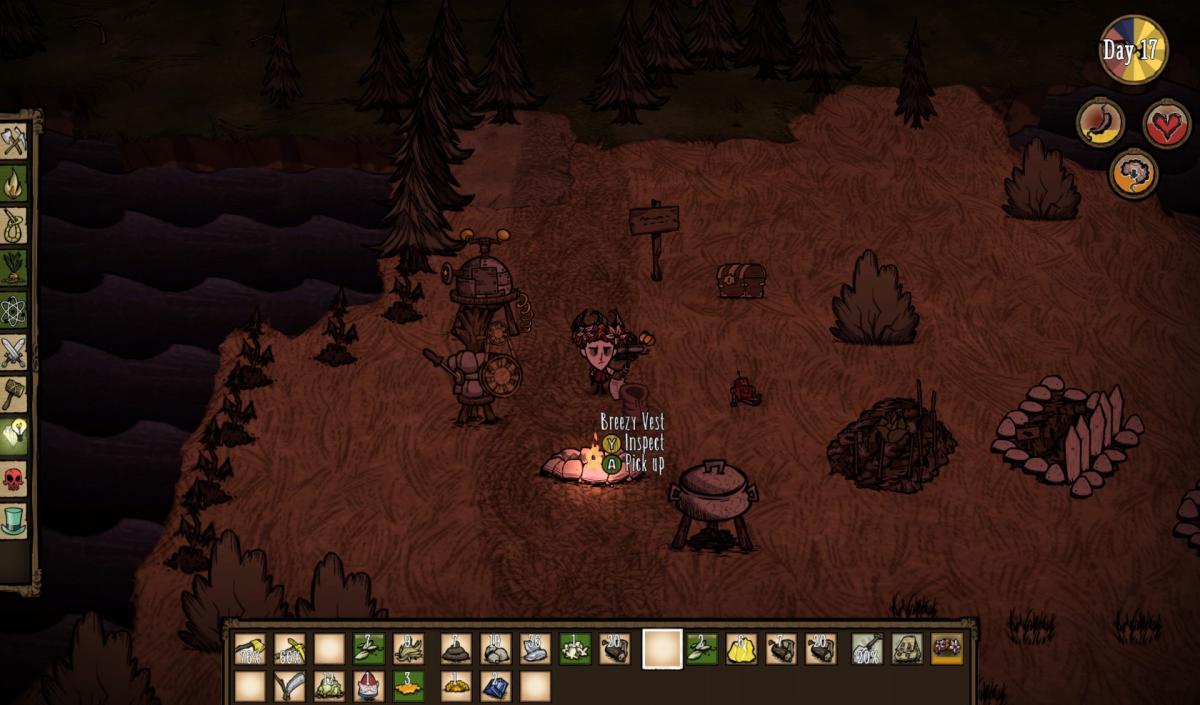Open the Magic red skull tab

pyautogui.click(x=13, y=479)
